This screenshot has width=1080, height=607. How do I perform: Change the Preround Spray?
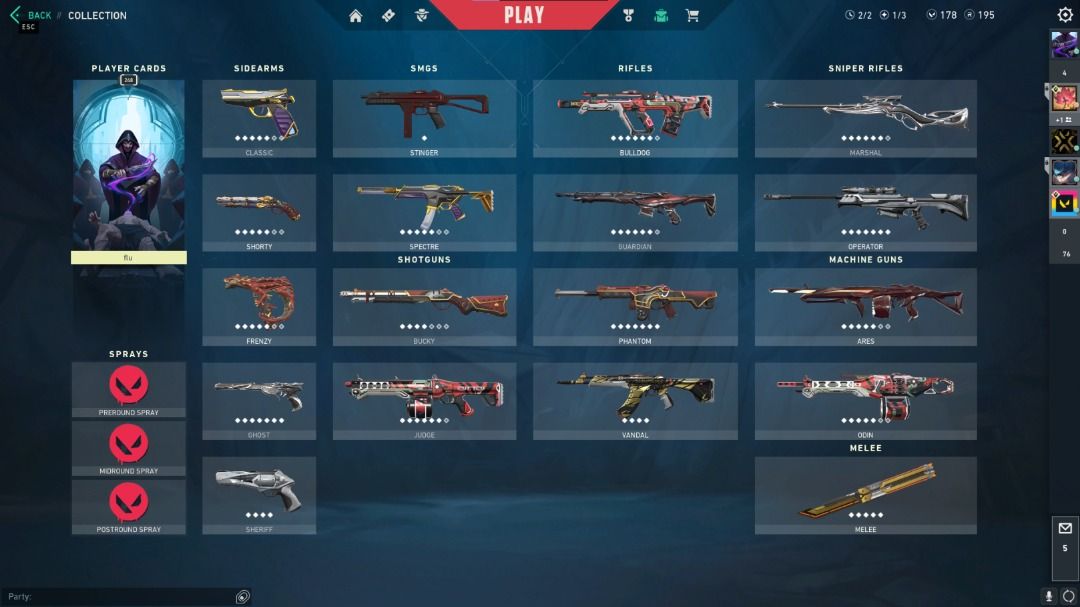click(128, 389)
